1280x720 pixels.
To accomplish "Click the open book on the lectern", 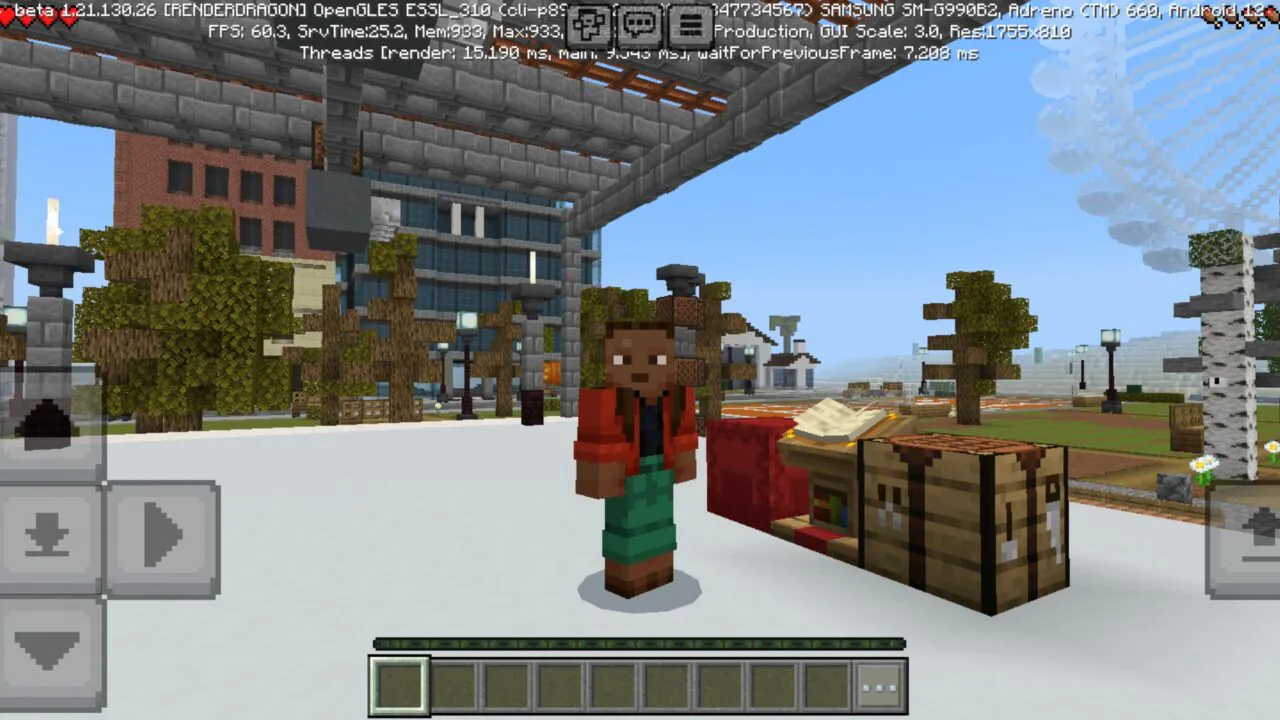I will coord(825,420).
